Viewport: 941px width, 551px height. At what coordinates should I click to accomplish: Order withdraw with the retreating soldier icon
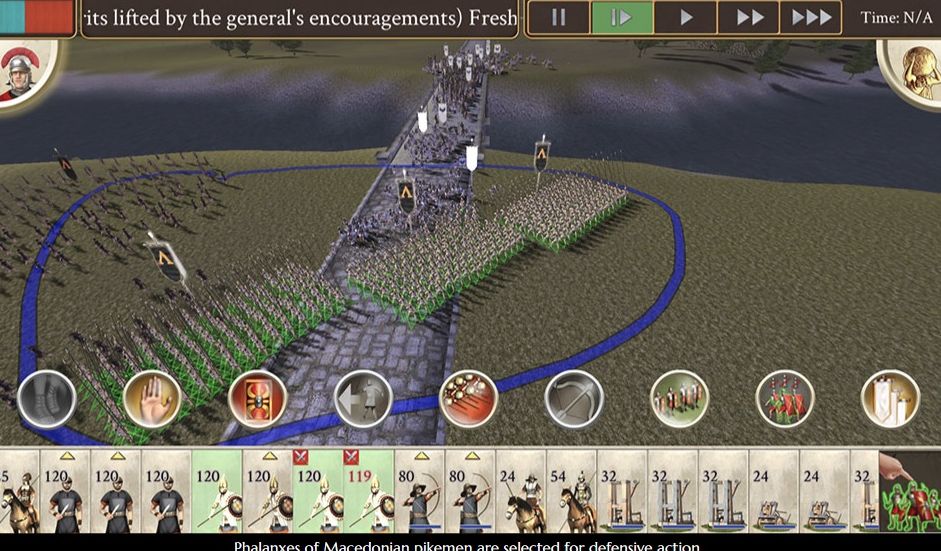coord(363,398)
